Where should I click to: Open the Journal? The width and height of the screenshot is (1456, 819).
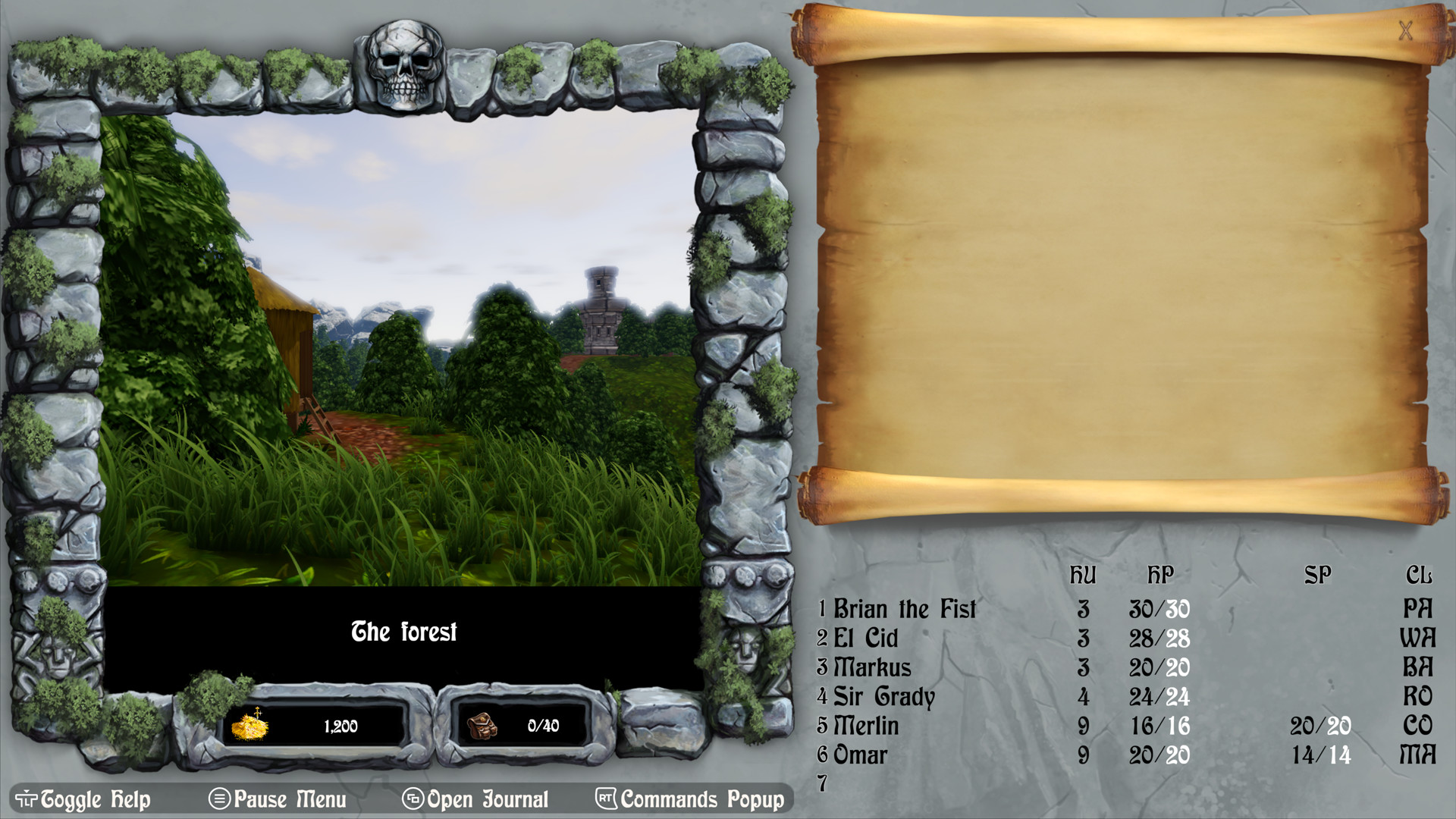(487, 799)
